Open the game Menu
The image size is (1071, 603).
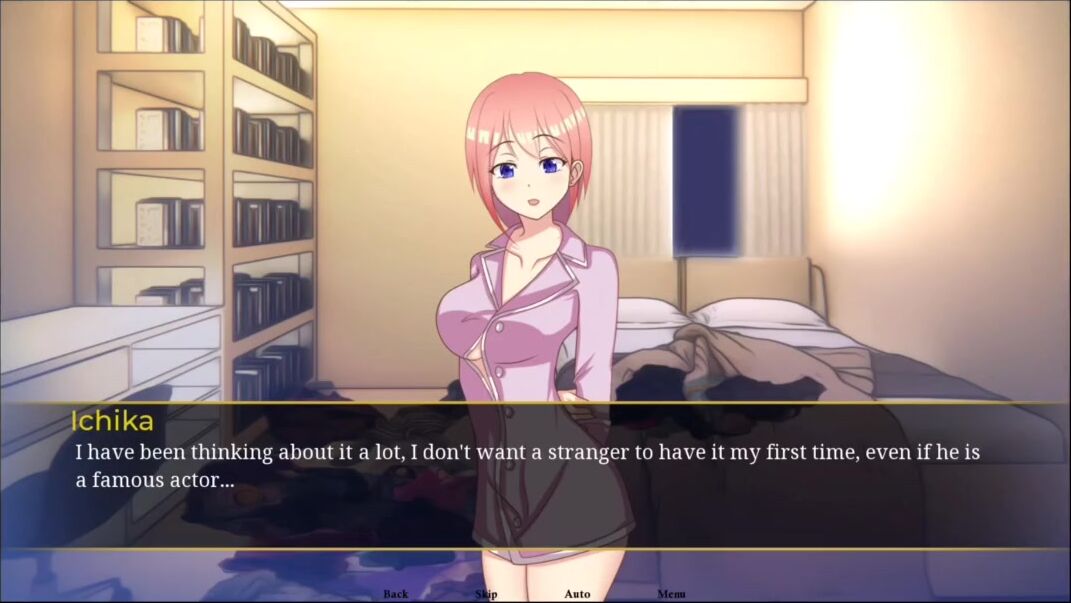point(671,594)
